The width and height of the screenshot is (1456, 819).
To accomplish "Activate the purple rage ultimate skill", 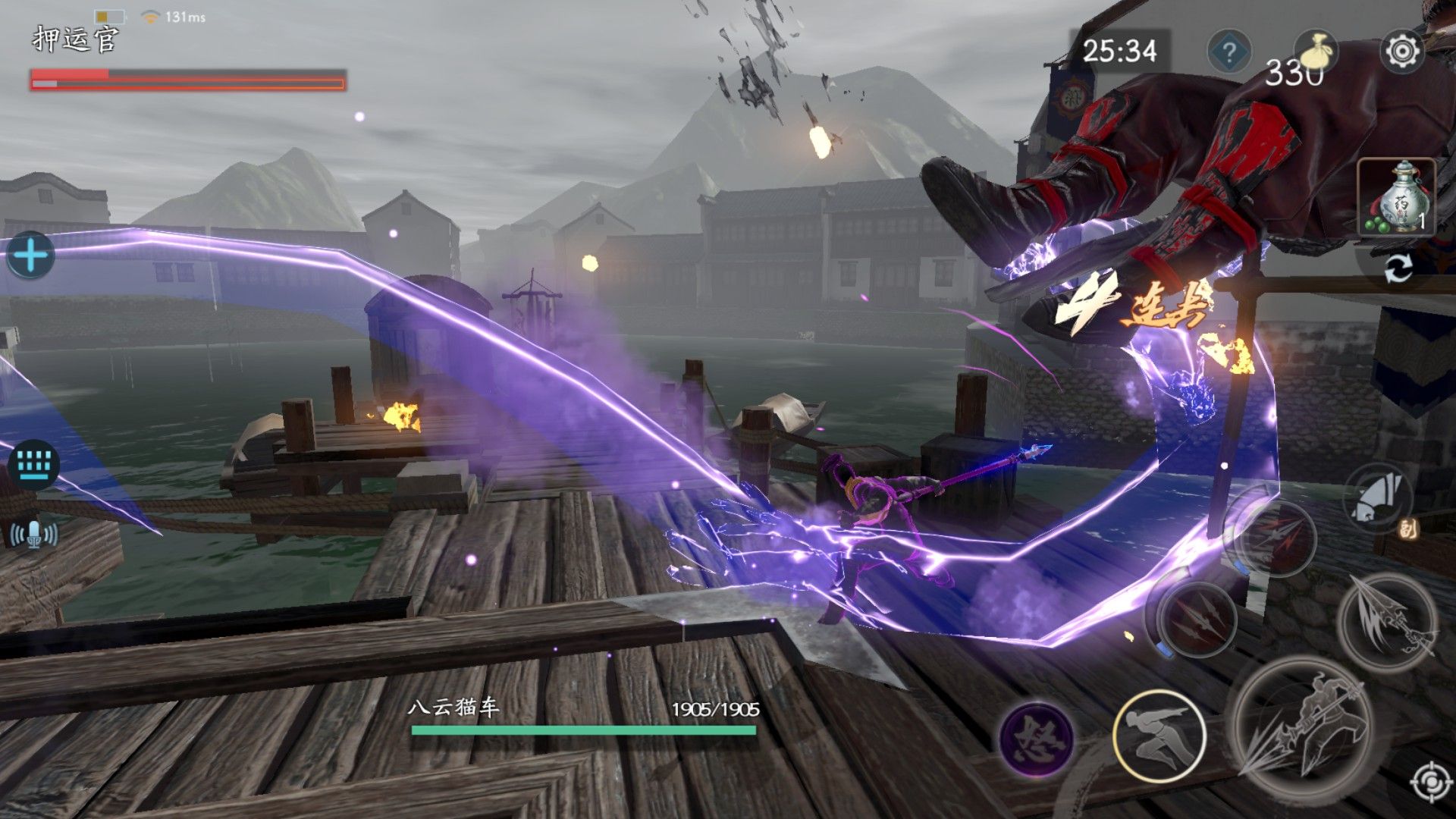I will (1036, 738).
